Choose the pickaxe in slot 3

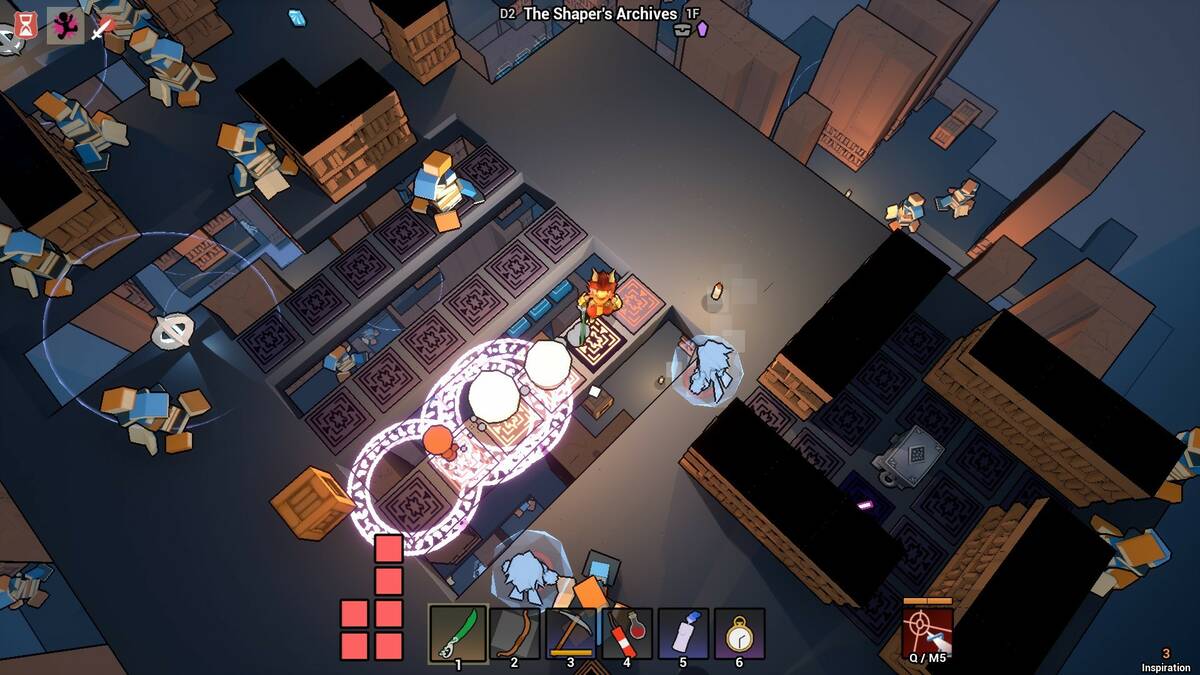(570, 633)
